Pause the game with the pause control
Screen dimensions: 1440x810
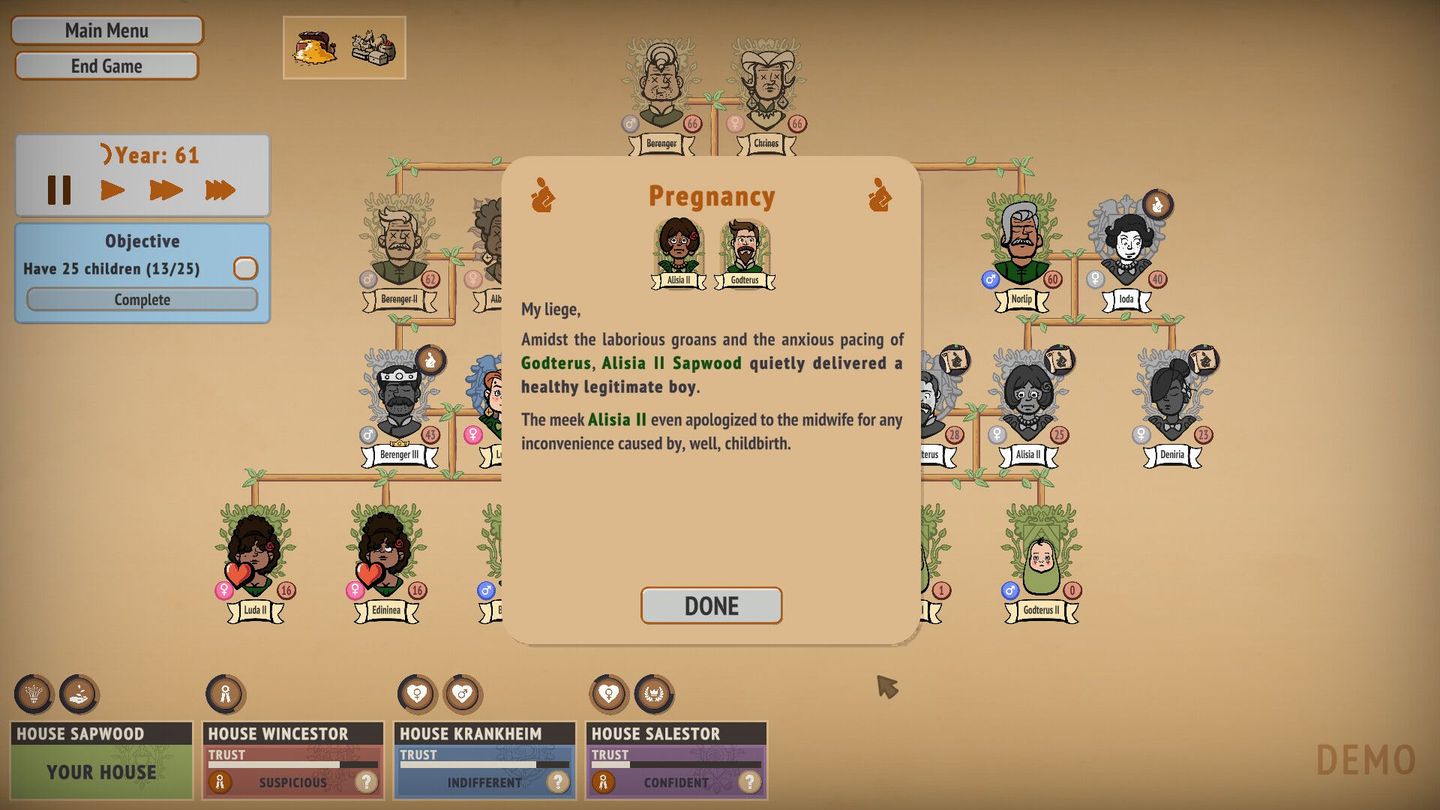click(x=62, y=190)
